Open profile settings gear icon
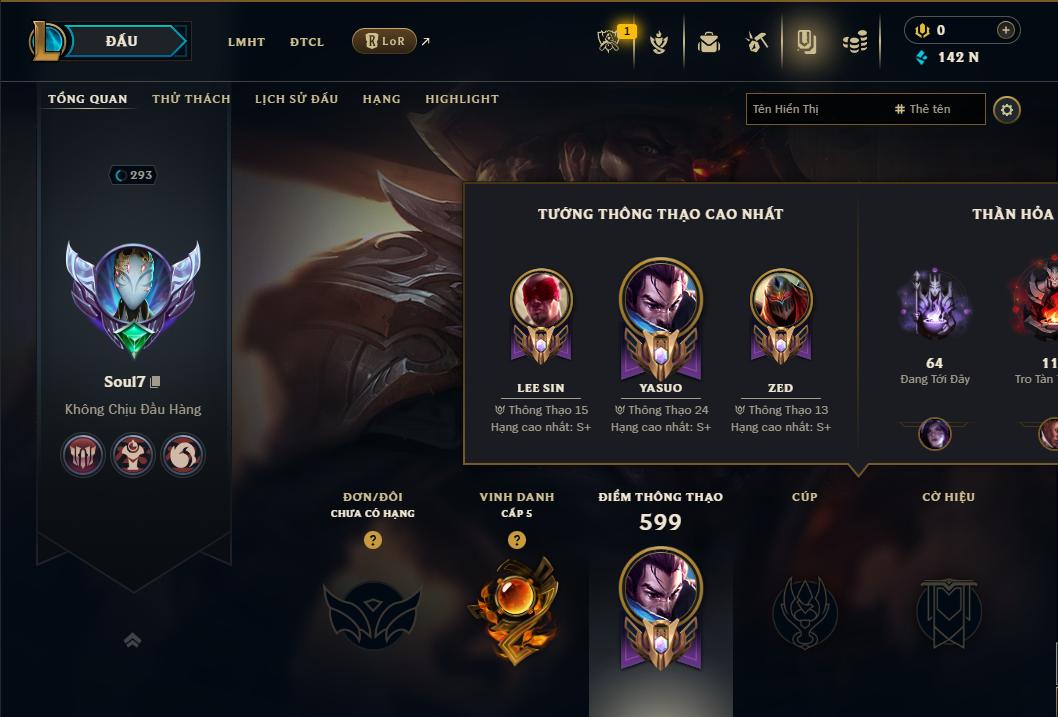 [1007, 109]
